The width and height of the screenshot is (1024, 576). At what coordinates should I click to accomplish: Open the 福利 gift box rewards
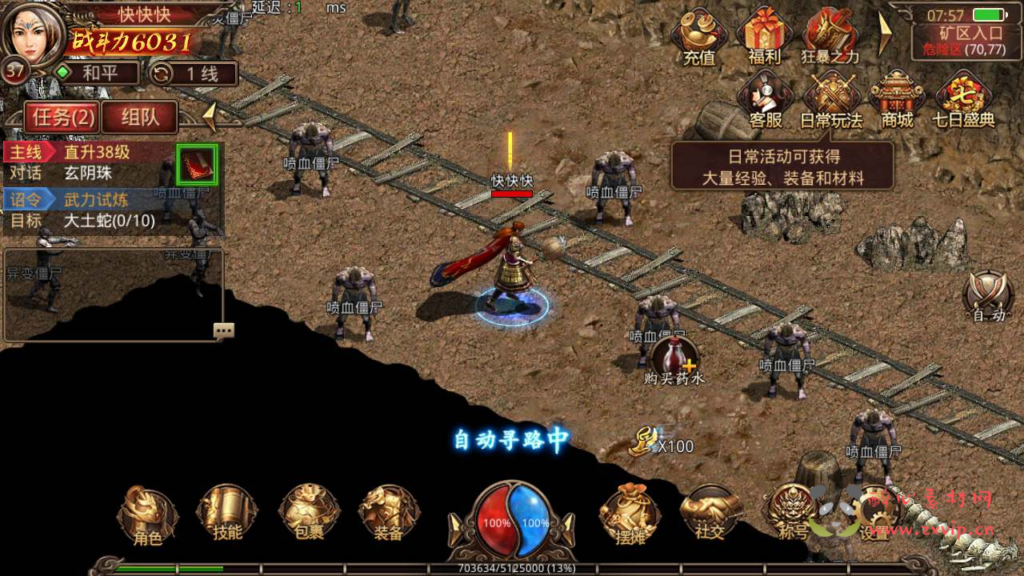(x=764, y=37)
